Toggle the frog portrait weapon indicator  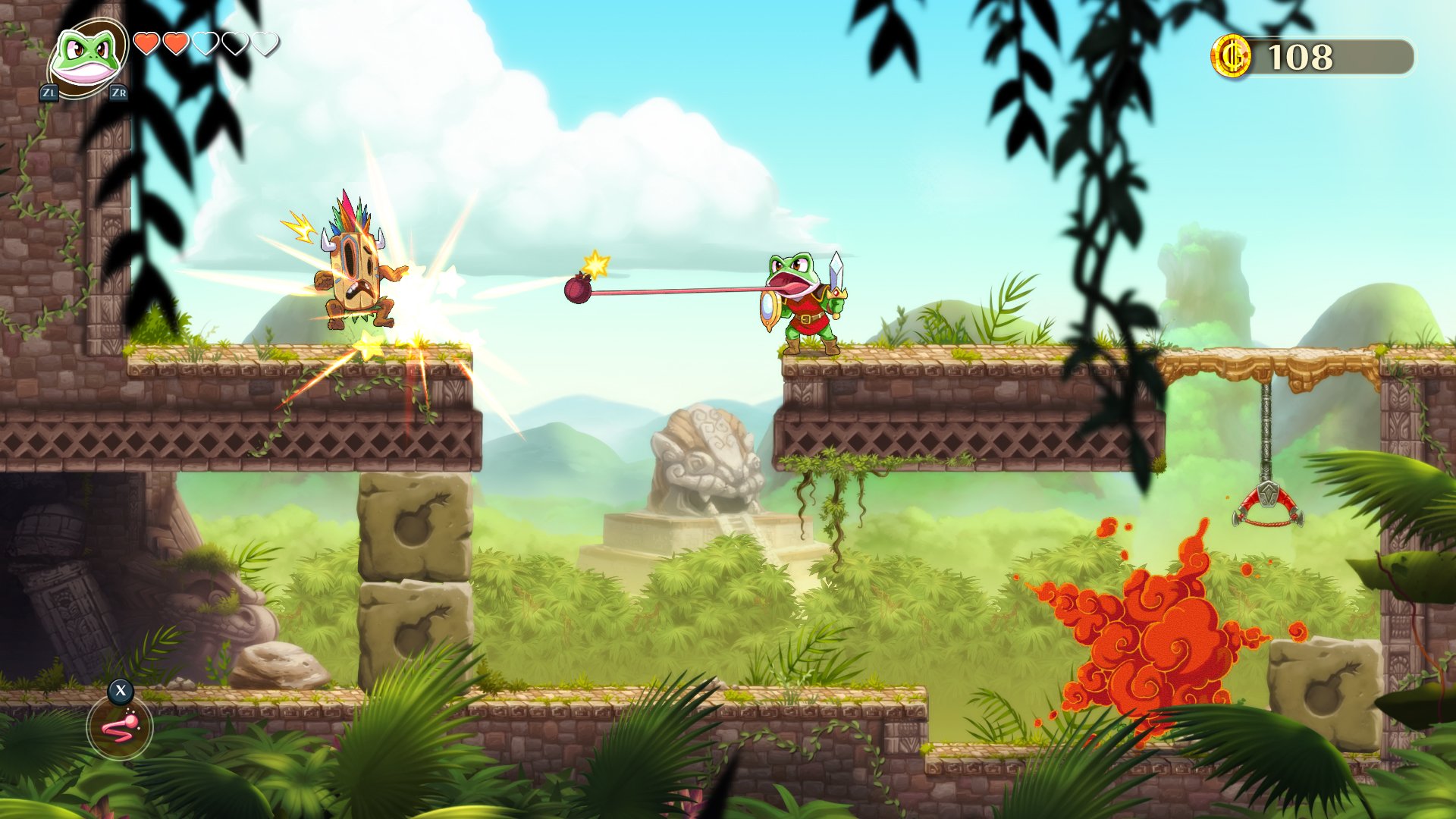pos(86,57)
